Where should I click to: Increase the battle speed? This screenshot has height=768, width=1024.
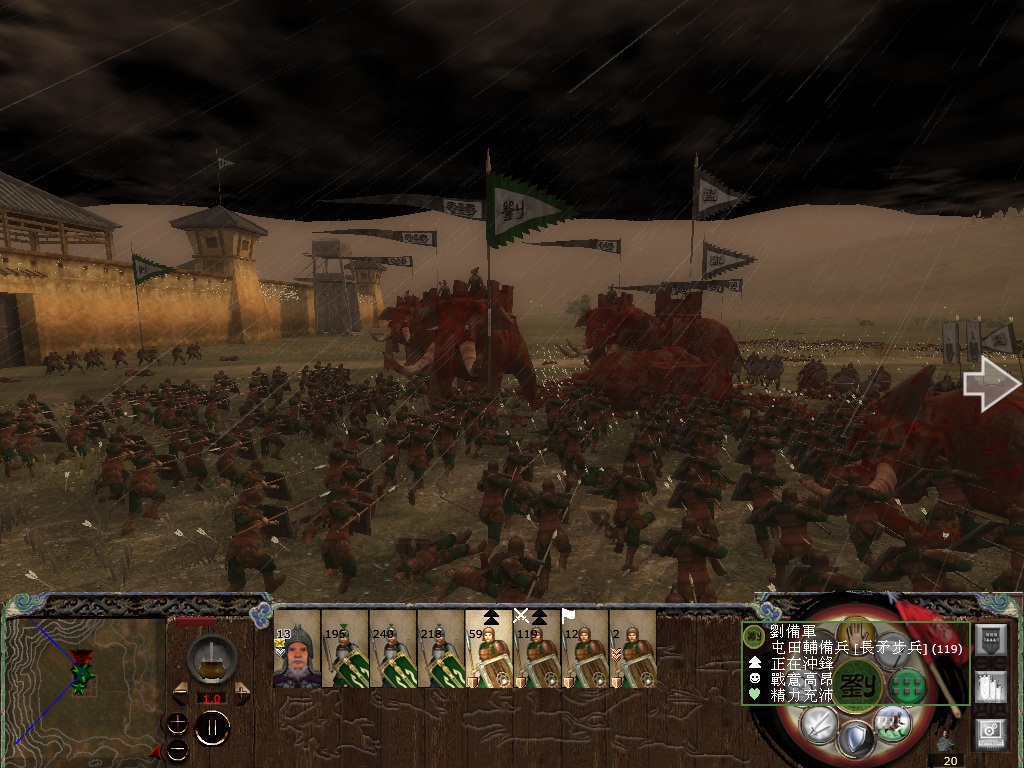click(x=241, y=693)
